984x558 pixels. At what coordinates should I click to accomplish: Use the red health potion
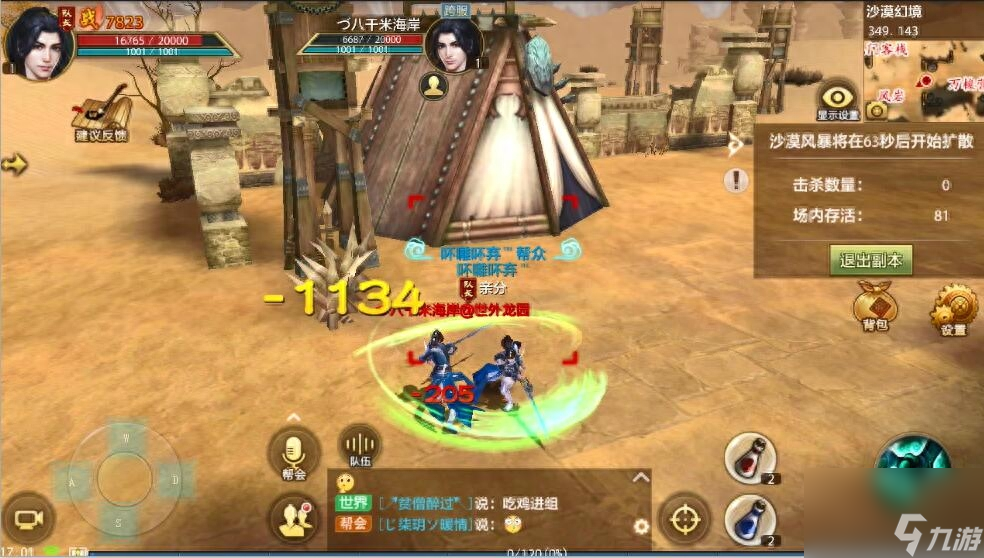click(750, 459)
